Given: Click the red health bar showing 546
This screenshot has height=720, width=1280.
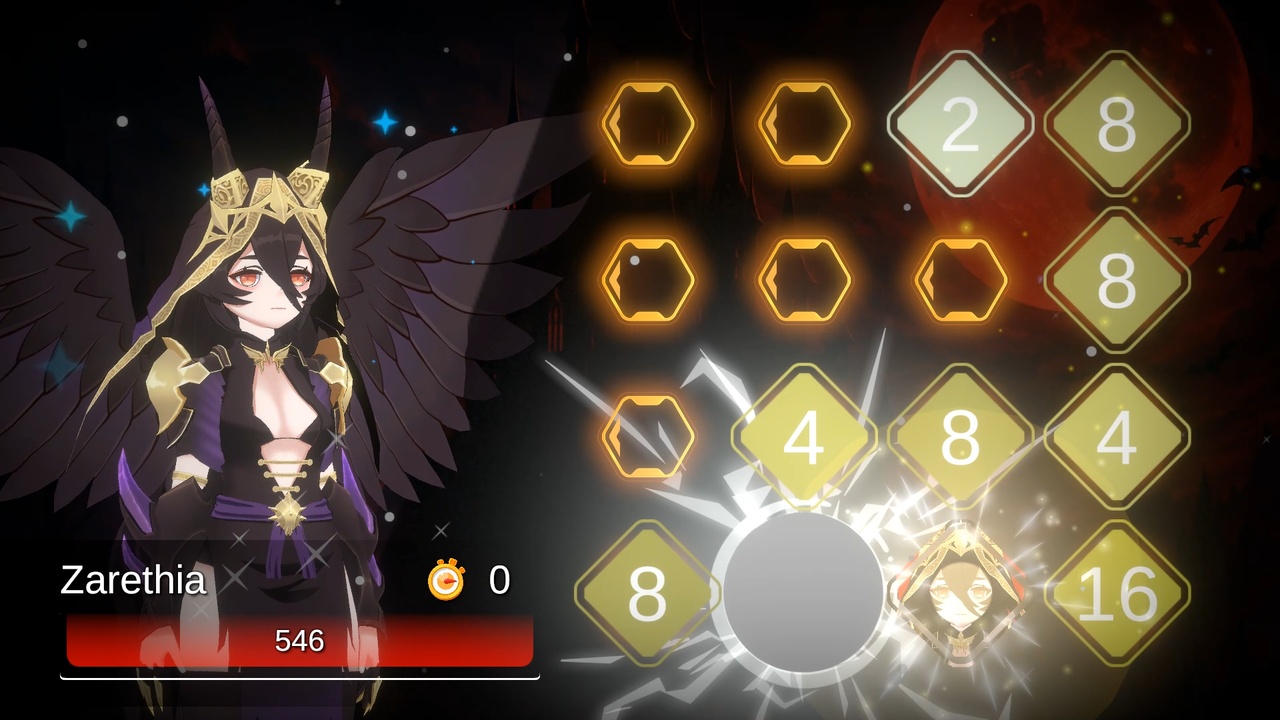Looking at the screenshot, I should point(300,642).
